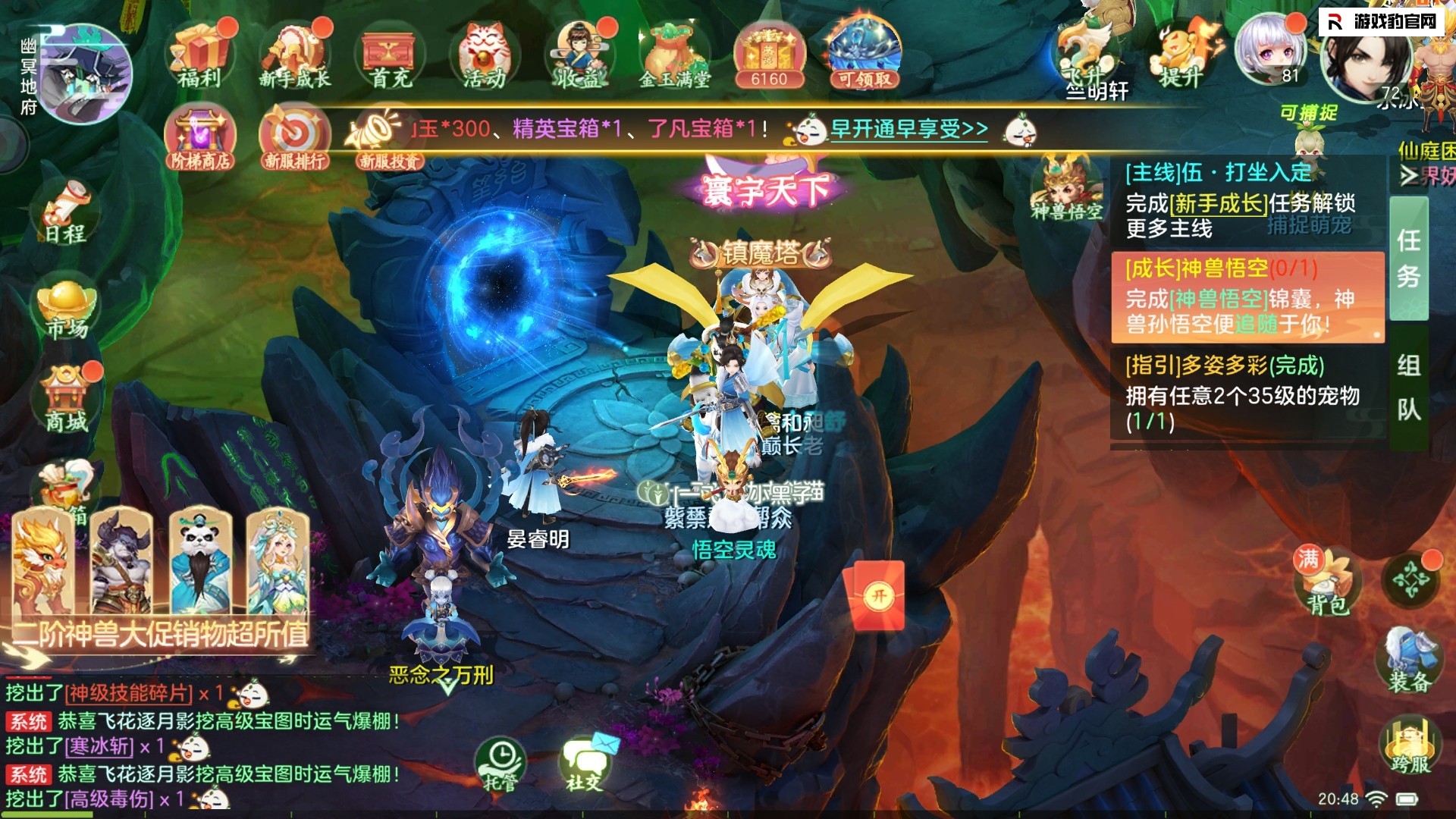Open 新手成长 newbie growth menu
Image resolution: width=1456 pixels, height=819 pixels.
coord(295,55)
